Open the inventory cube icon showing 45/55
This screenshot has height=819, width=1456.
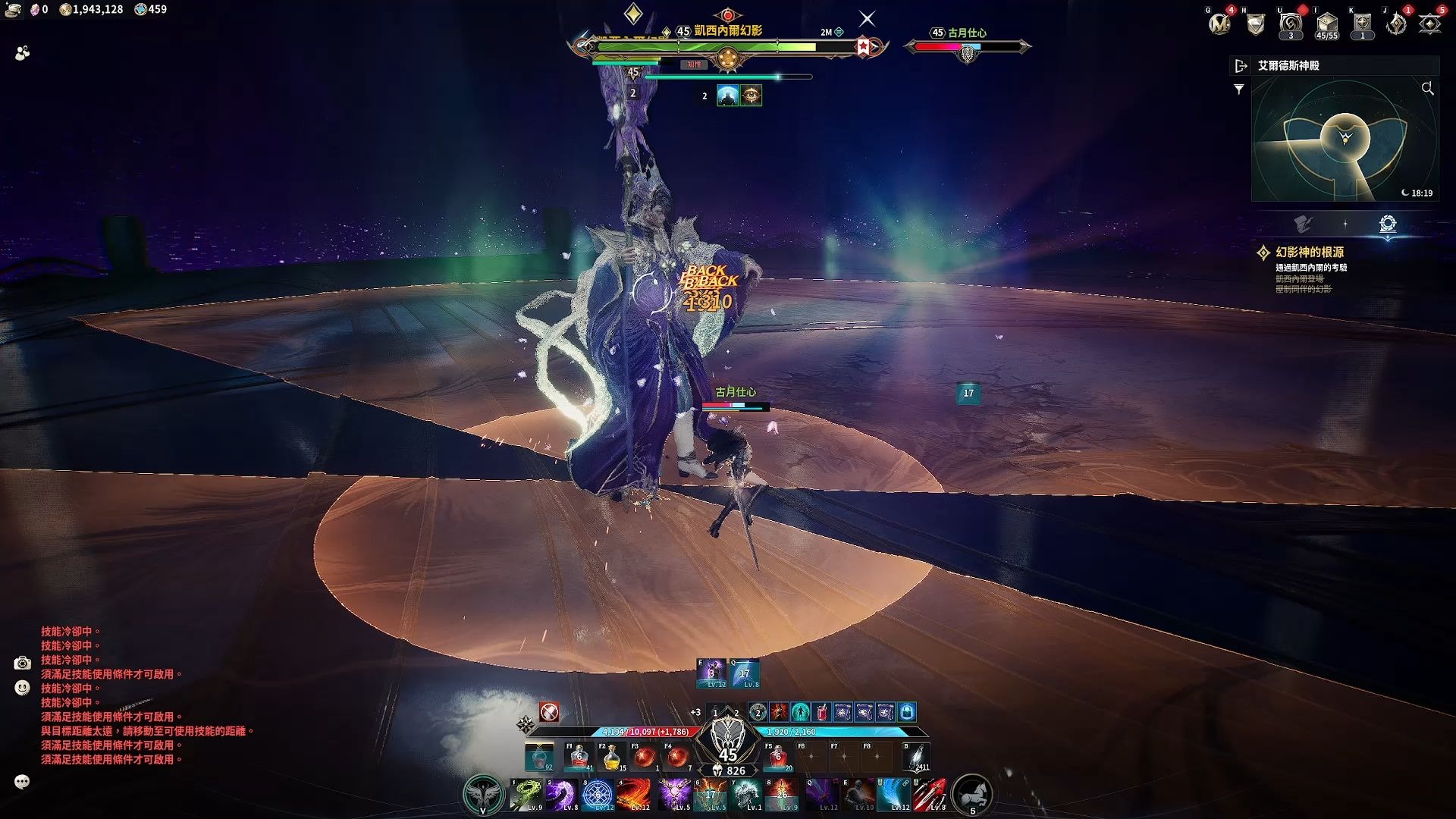coord(1326,24)
